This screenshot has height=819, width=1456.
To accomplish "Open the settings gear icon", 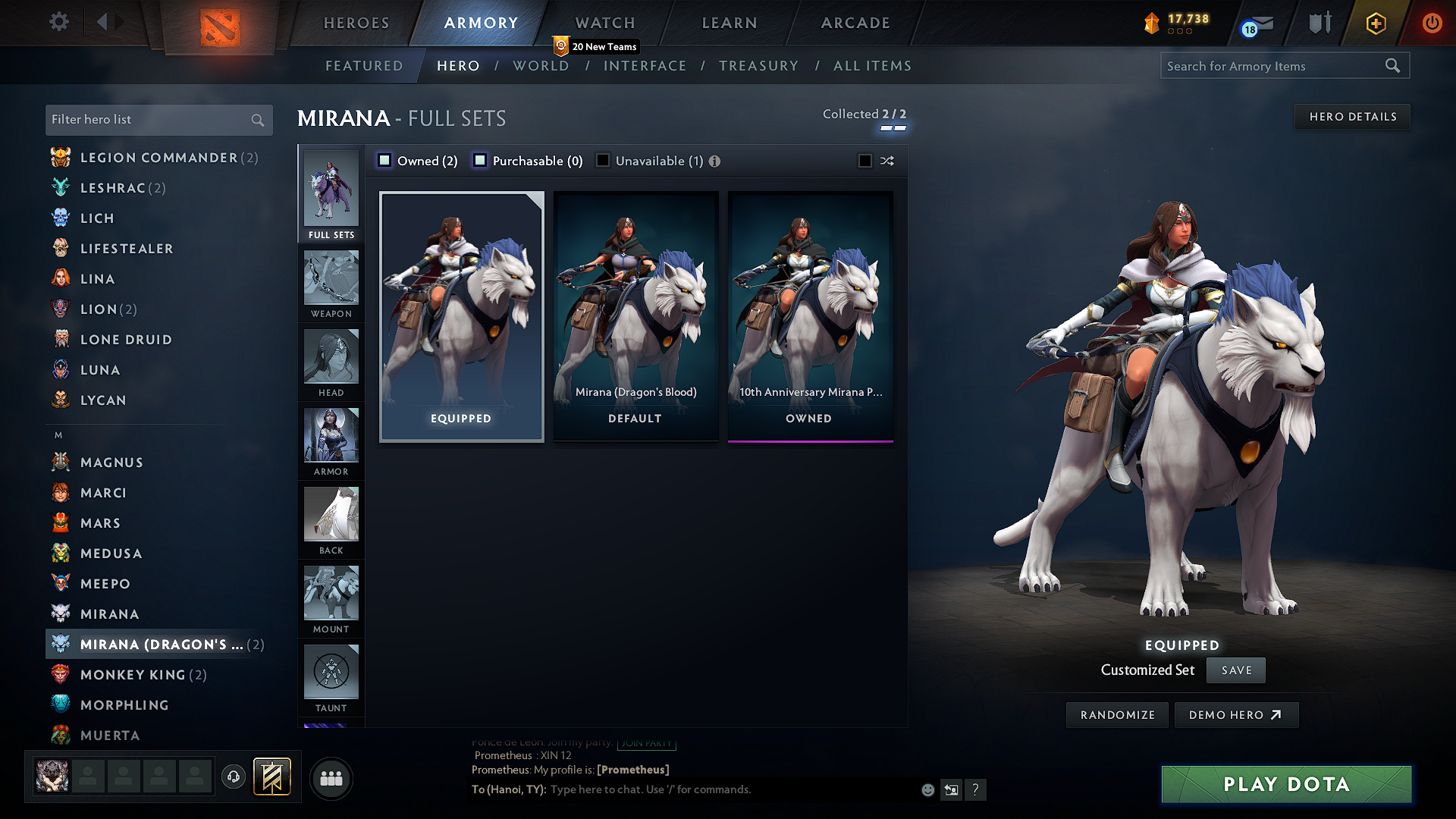I will point(59,22).
